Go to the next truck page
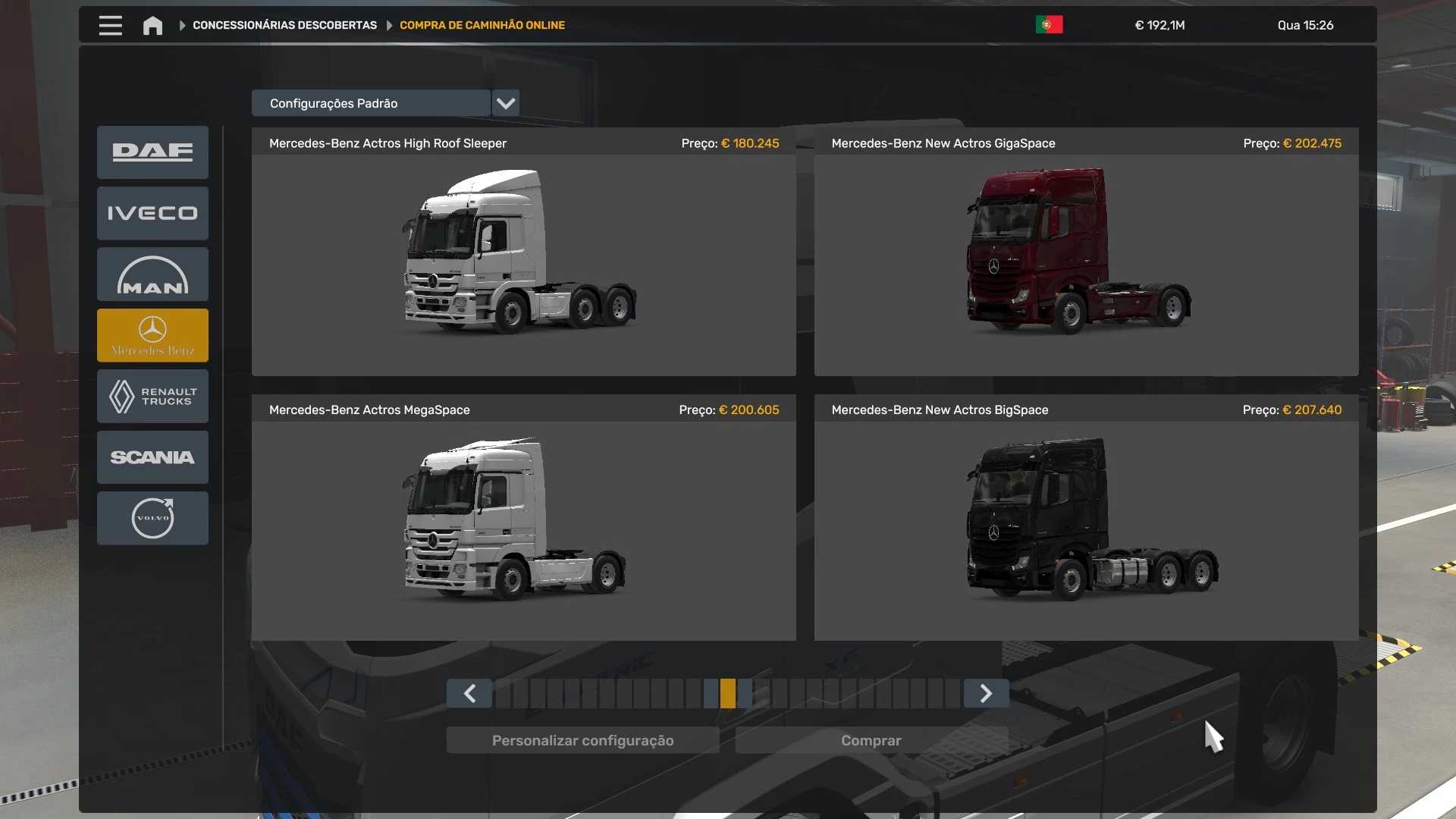Viewport: 1456px width, 819px height. 986,693
